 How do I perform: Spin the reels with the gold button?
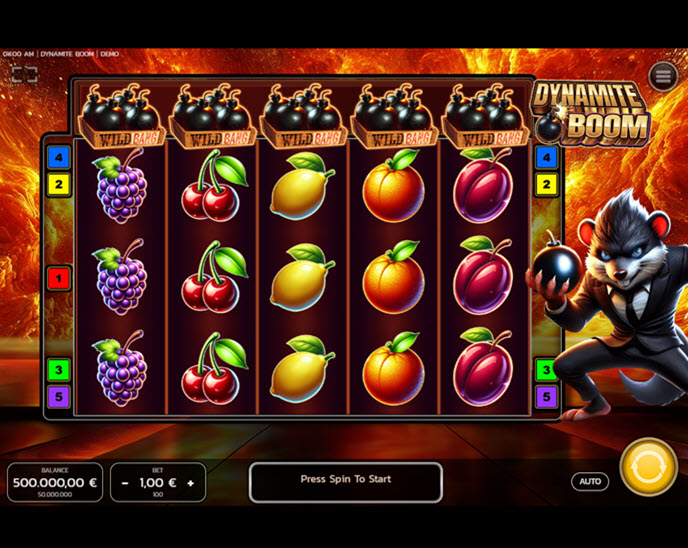pyautogui.click(x=648, y=467)
